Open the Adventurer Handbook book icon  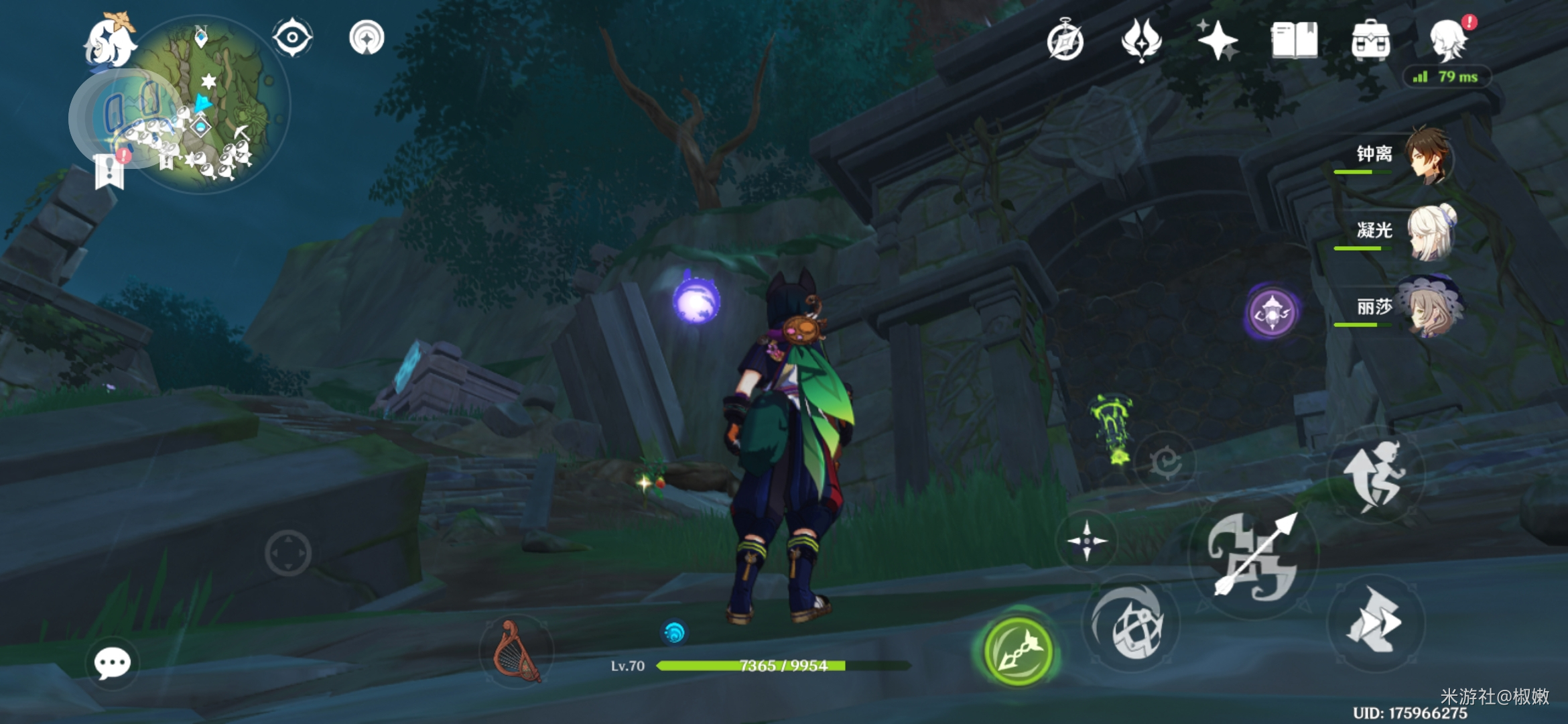coord(1294,41)
